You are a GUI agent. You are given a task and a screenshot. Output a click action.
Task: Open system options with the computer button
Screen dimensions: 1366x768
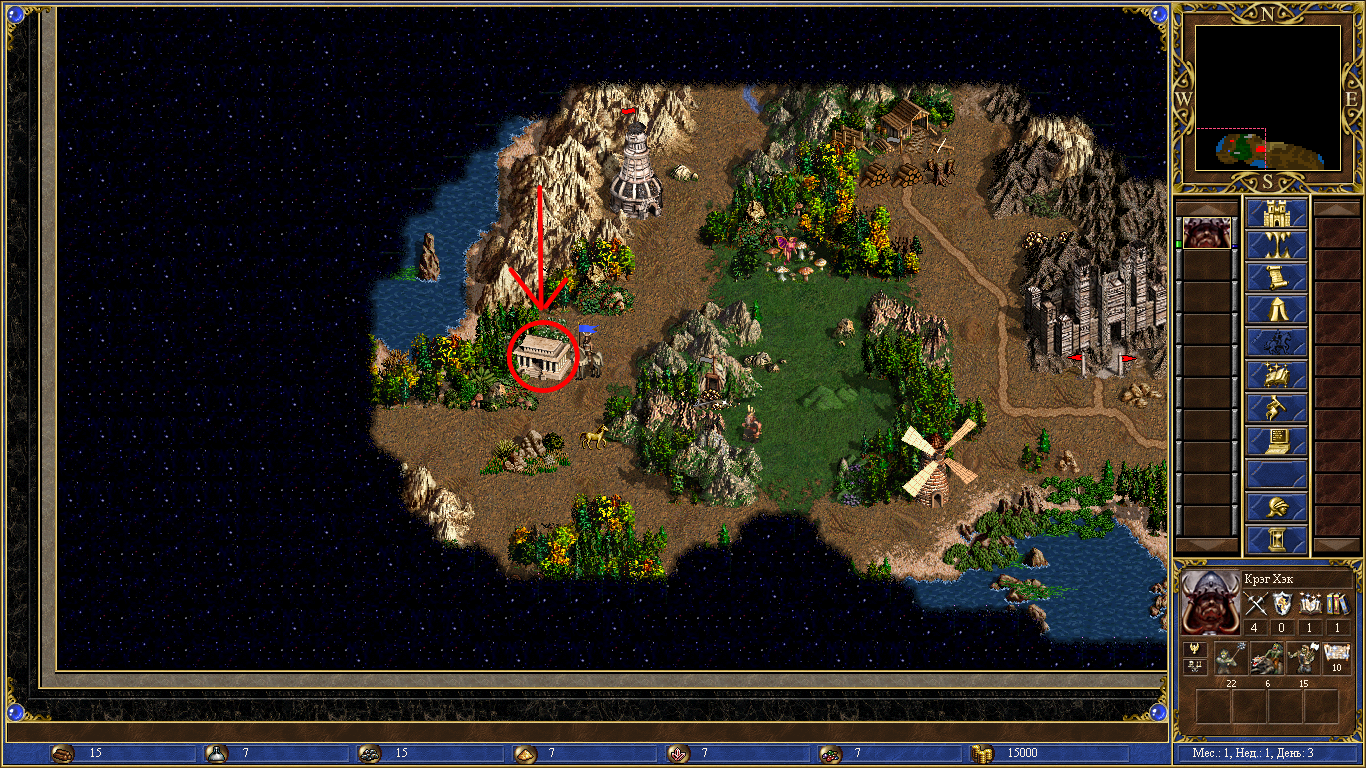click(x=1276, y=440)
